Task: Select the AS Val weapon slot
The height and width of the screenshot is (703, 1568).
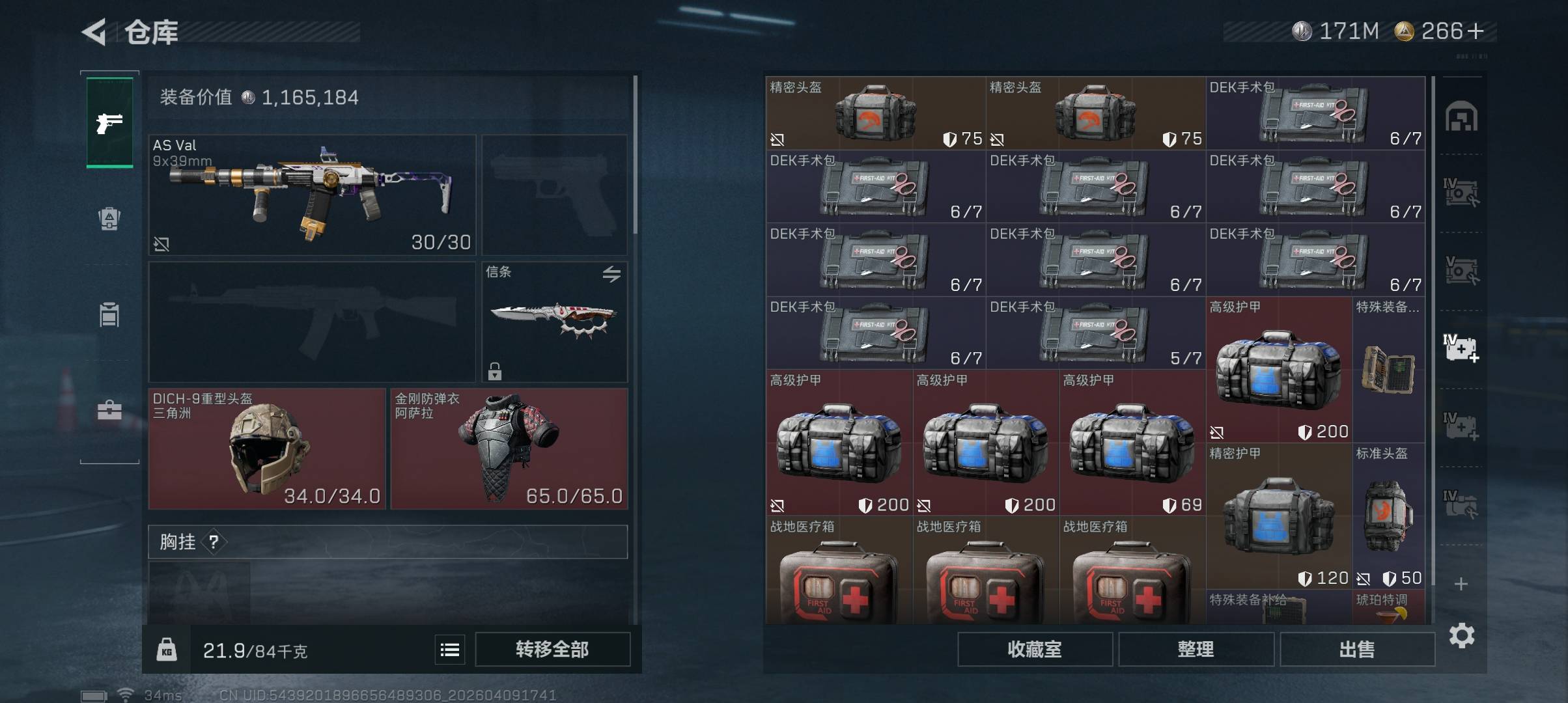Action: pos(313,195)
